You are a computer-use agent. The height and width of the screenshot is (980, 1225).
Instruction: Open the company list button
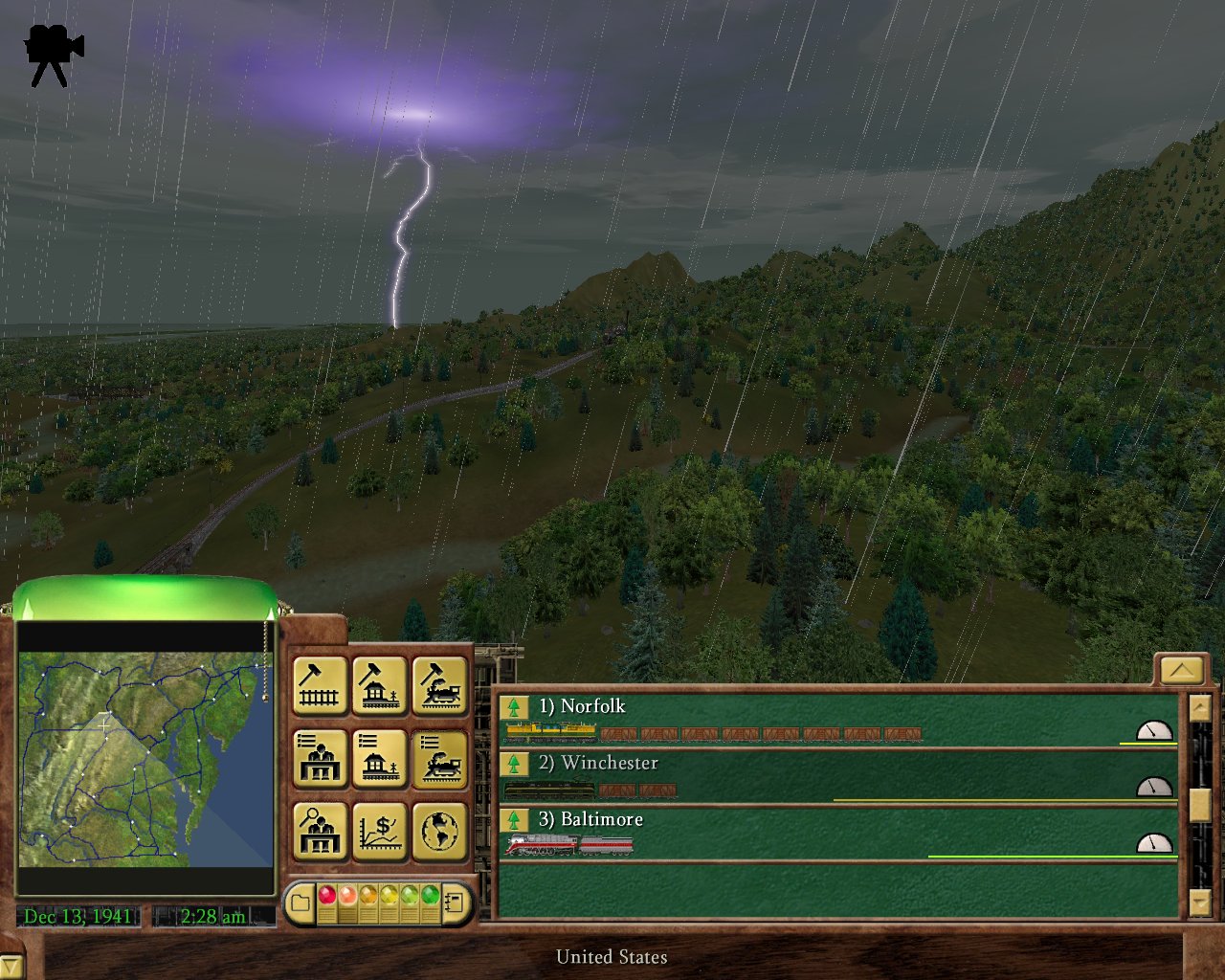click(319, 759)
